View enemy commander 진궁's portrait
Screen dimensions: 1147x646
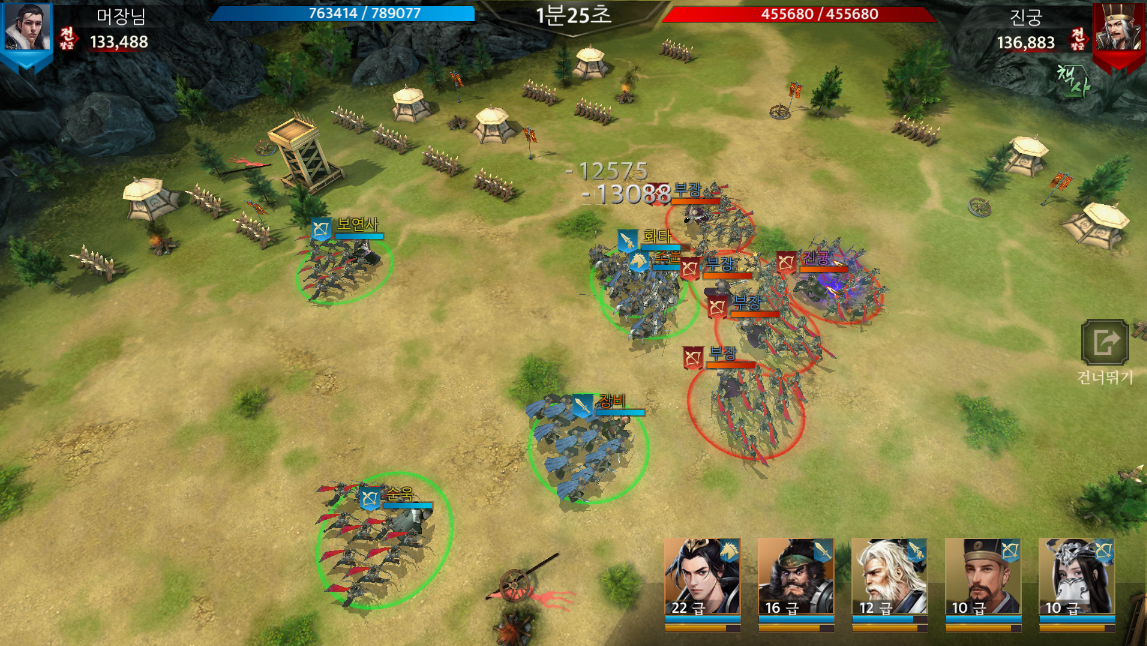(x=1118, y=28)
